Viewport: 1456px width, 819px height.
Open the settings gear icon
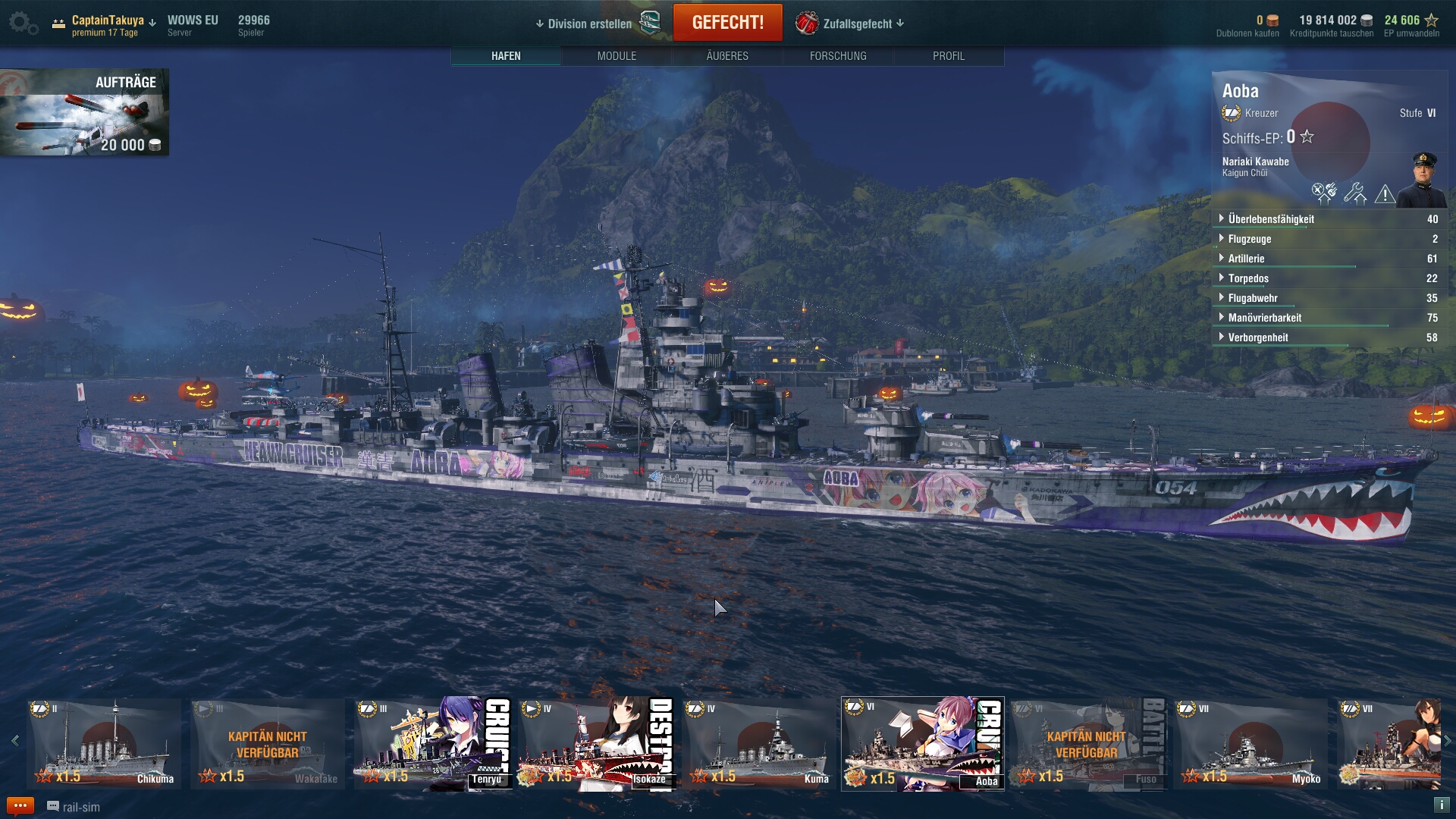click(x=22, y=23)
